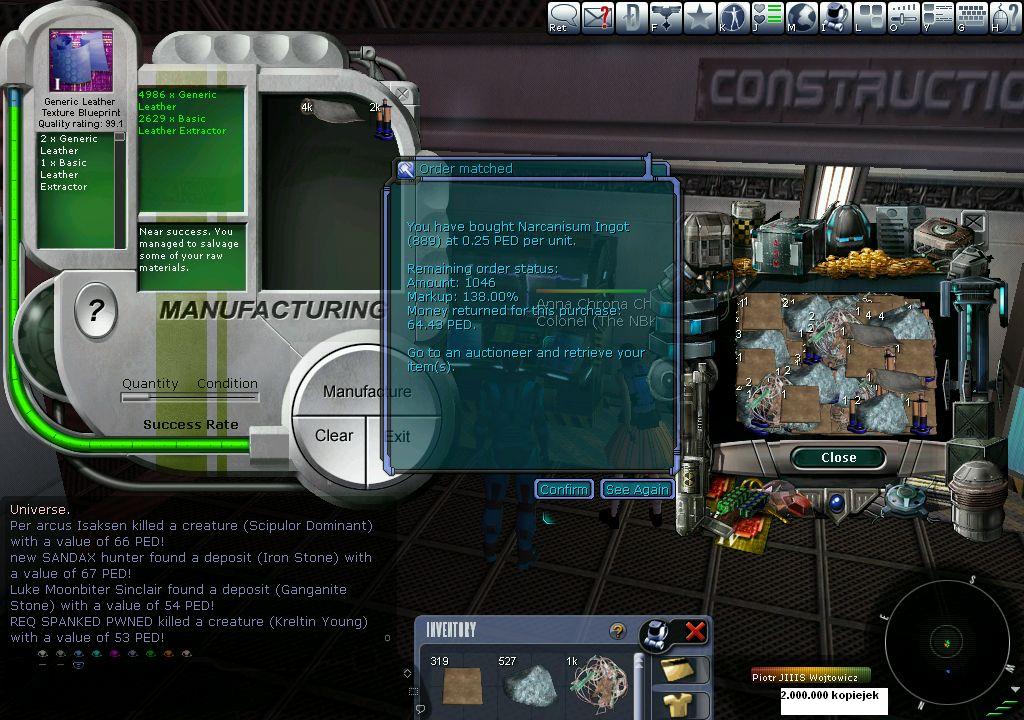Select the 527 stone stack in inventory
1024x720 pixels.
click(530, 685)
